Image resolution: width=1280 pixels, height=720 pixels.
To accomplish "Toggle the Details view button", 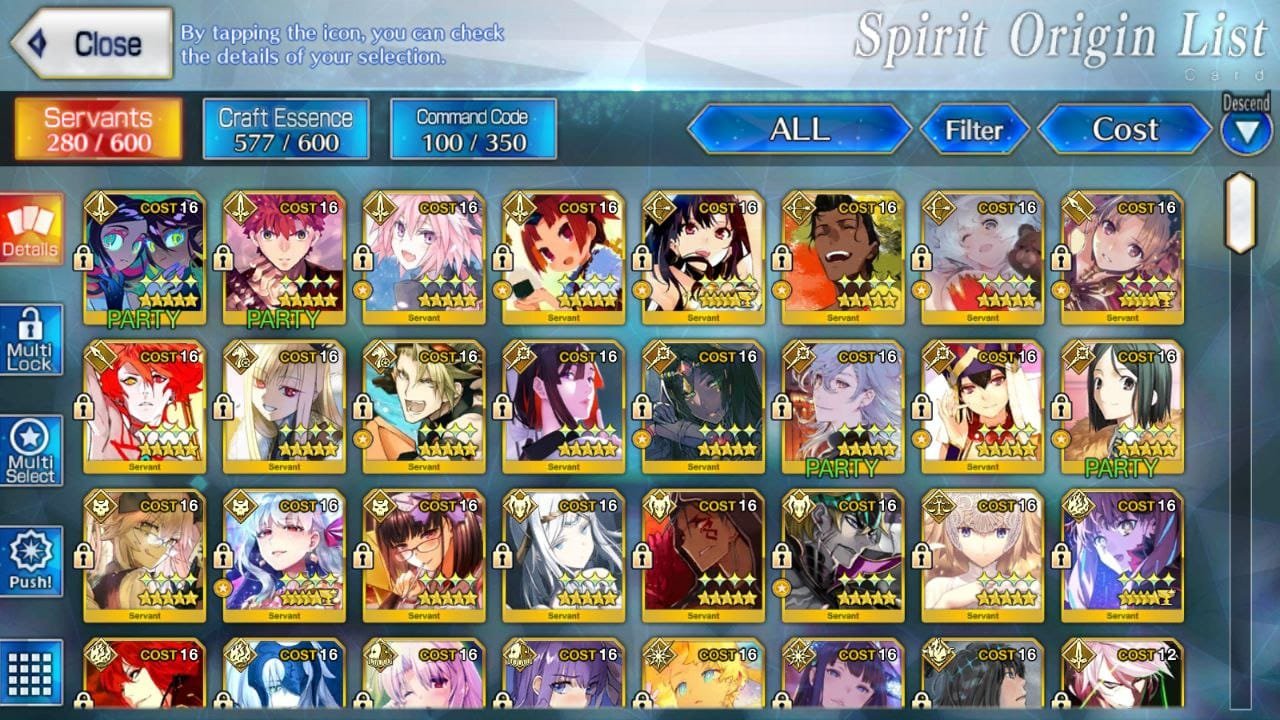I will [30, 229].
